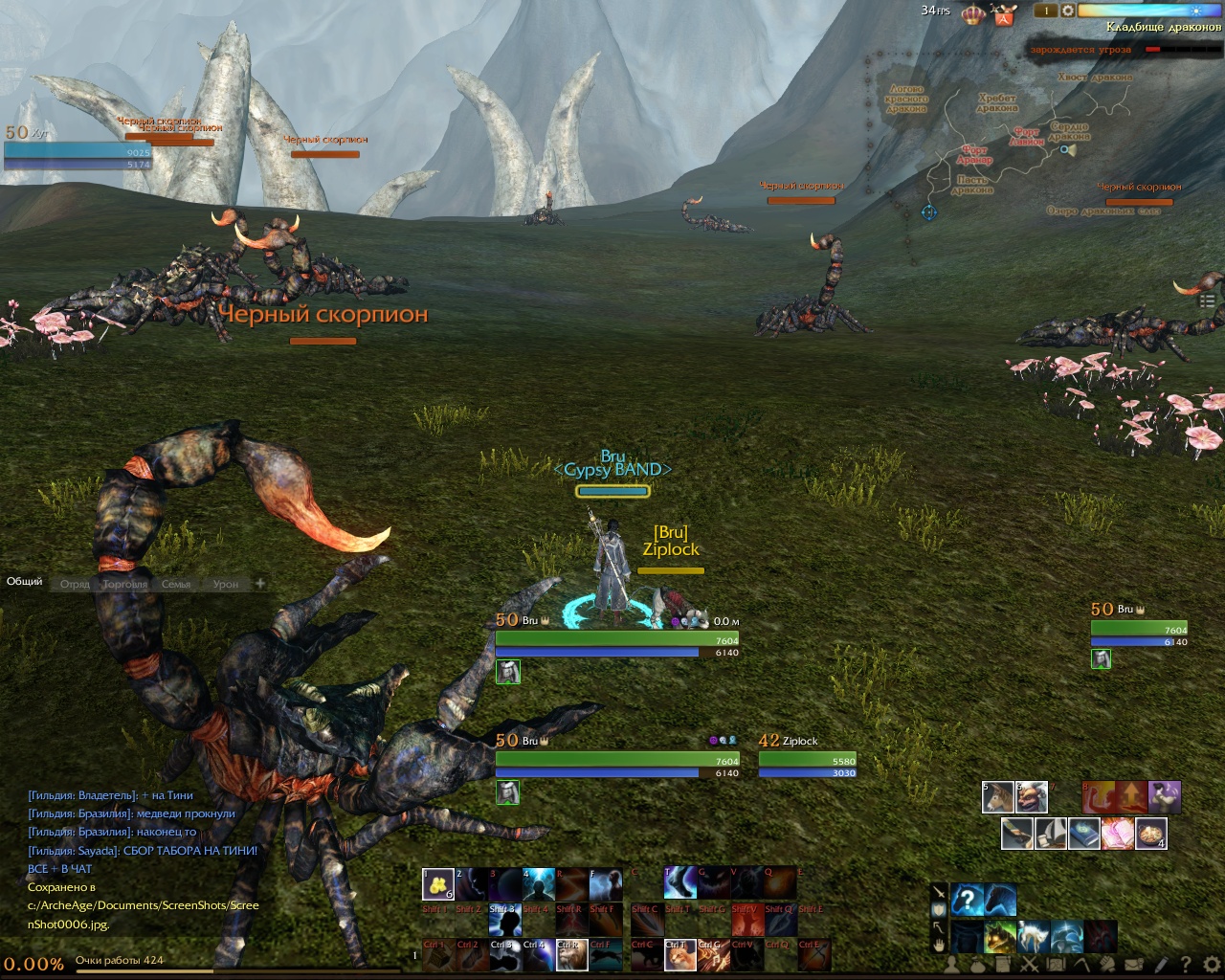This screenshot has width=1225, height=980.
Task: Add a new chat tab with plus button
Action: tap(259, 583)
